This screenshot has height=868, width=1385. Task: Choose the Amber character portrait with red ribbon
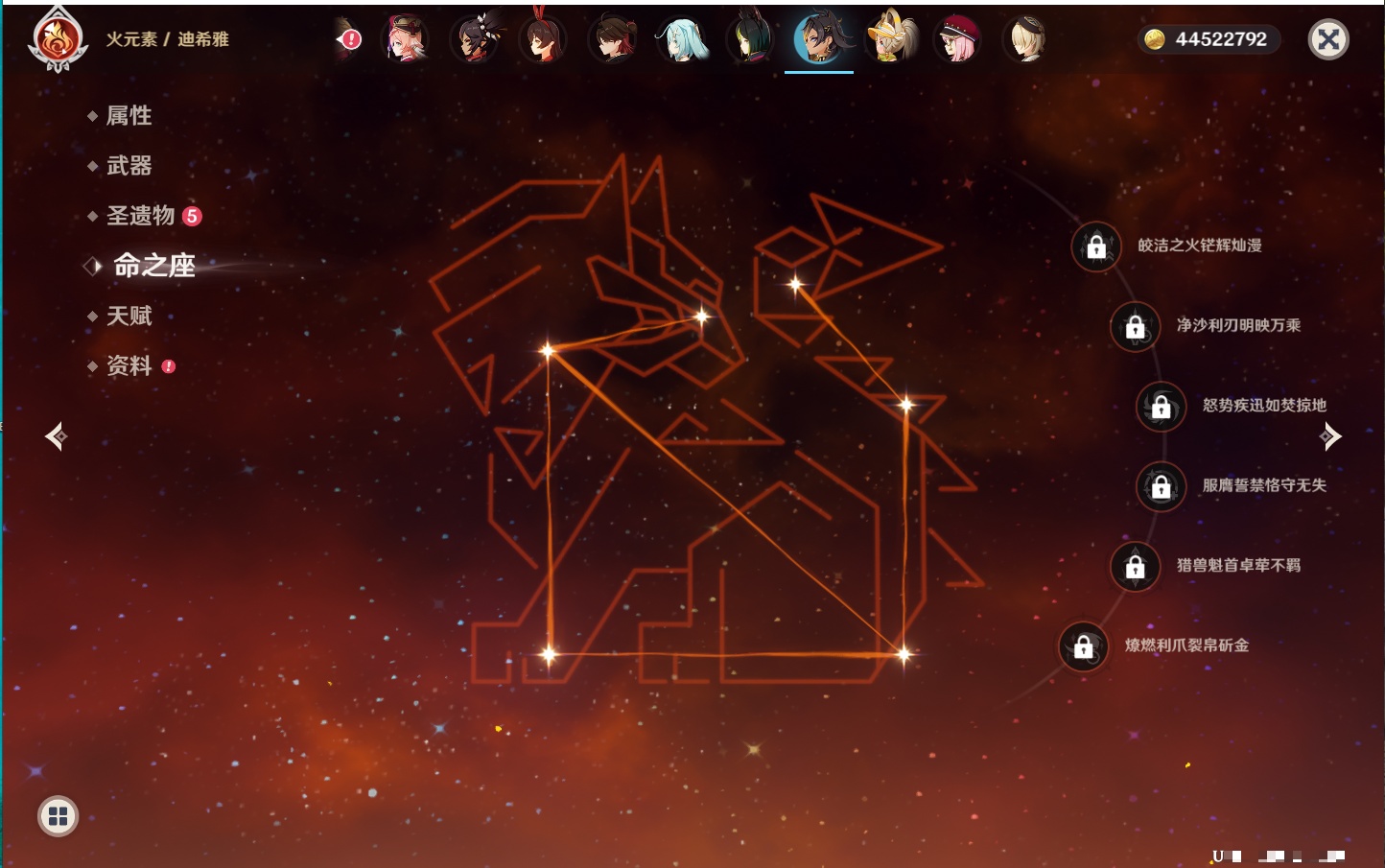point(543,39)
